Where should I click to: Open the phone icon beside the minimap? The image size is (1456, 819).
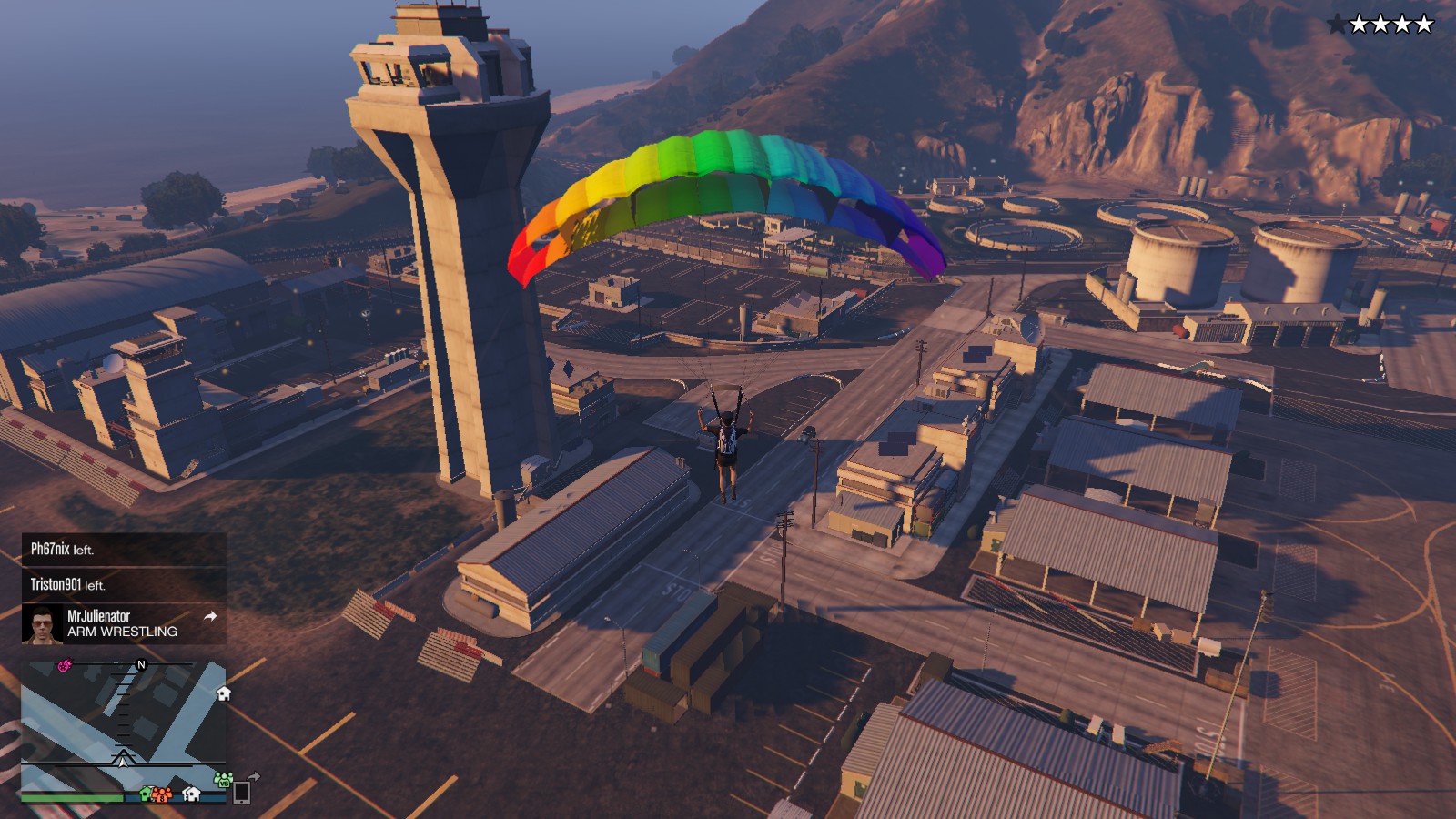tap(241, 793)
